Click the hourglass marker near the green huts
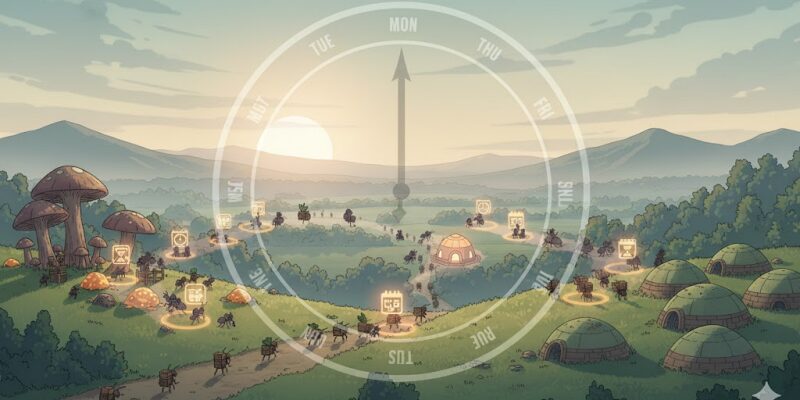Image resolution: width=800 pixels, height=400 pixels. (x=627, y=248)
